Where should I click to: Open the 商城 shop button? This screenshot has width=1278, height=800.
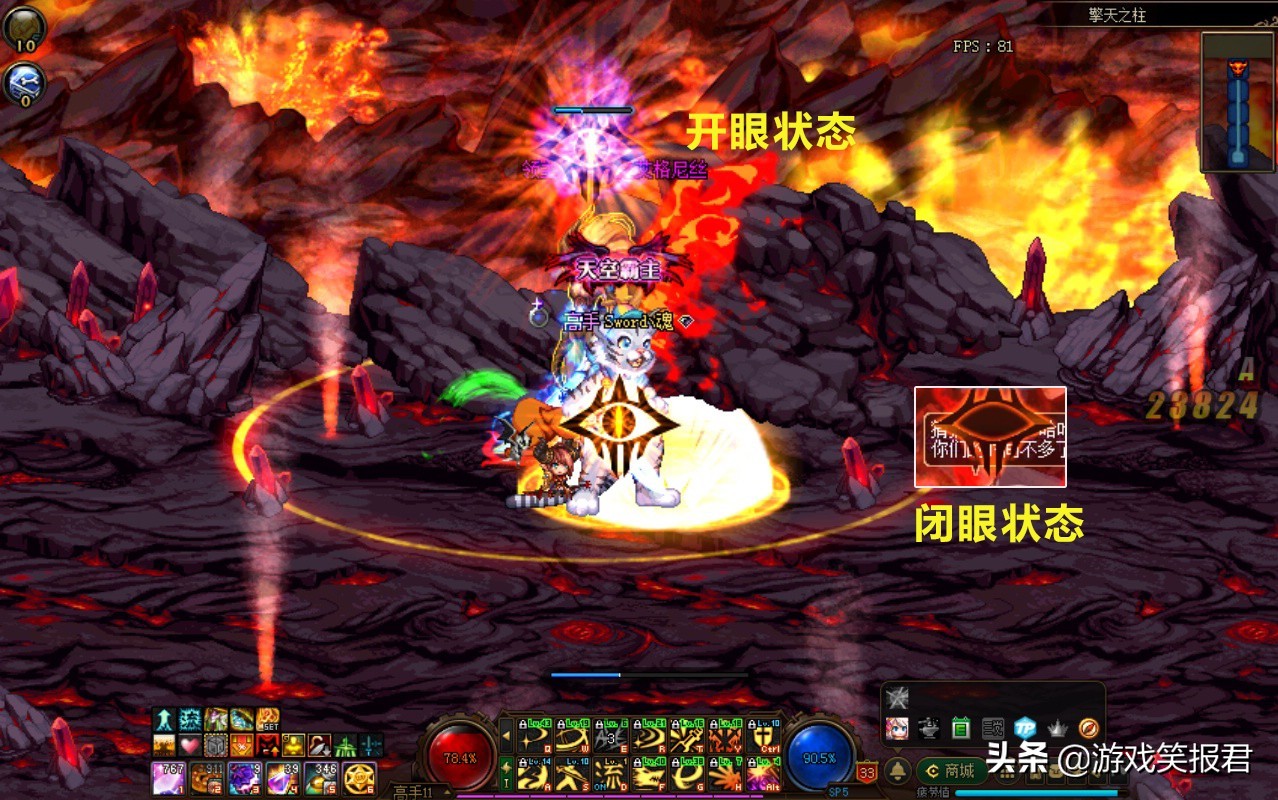tap(950, 771)
